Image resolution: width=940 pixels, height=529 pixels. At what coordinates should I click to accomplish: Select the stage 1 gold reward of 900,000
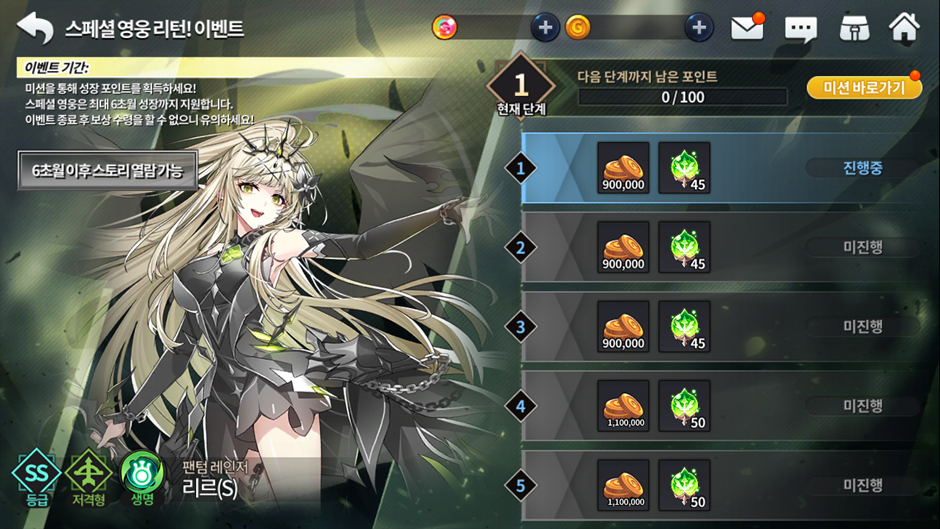click(623, 167)
